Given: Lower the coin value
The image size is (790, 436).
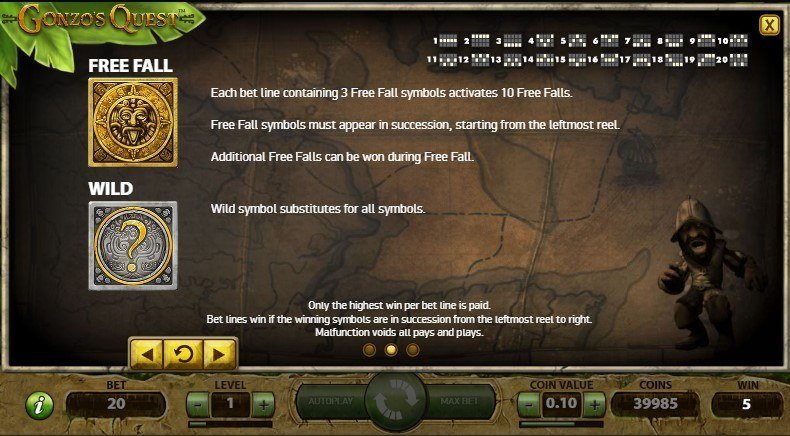Looking at the screenshot, I should click(529, 405).
